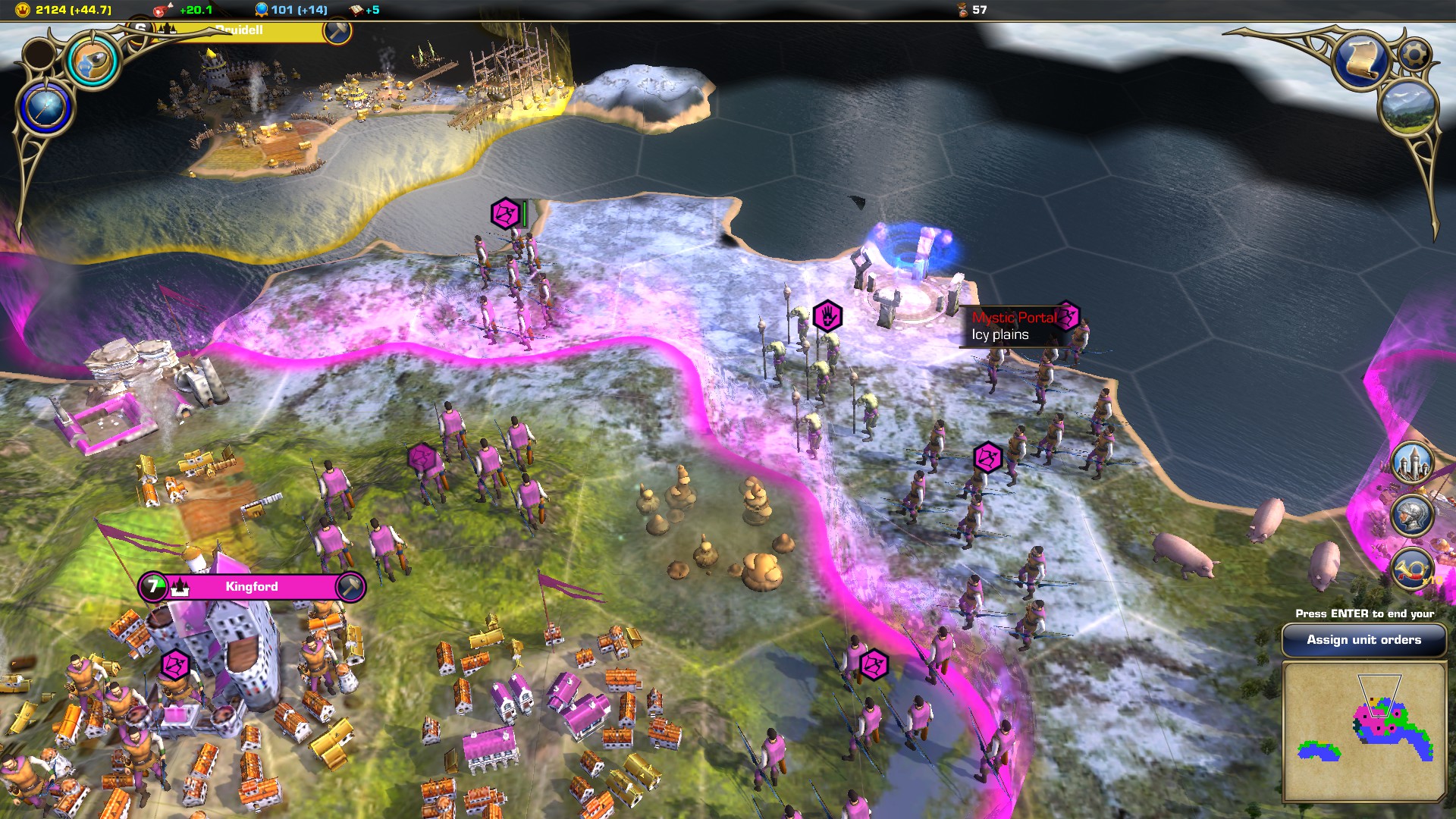Click the Assign unit orders button
The height and width of the screenshot is (819, 1456).
click(x=1363, y=640)
